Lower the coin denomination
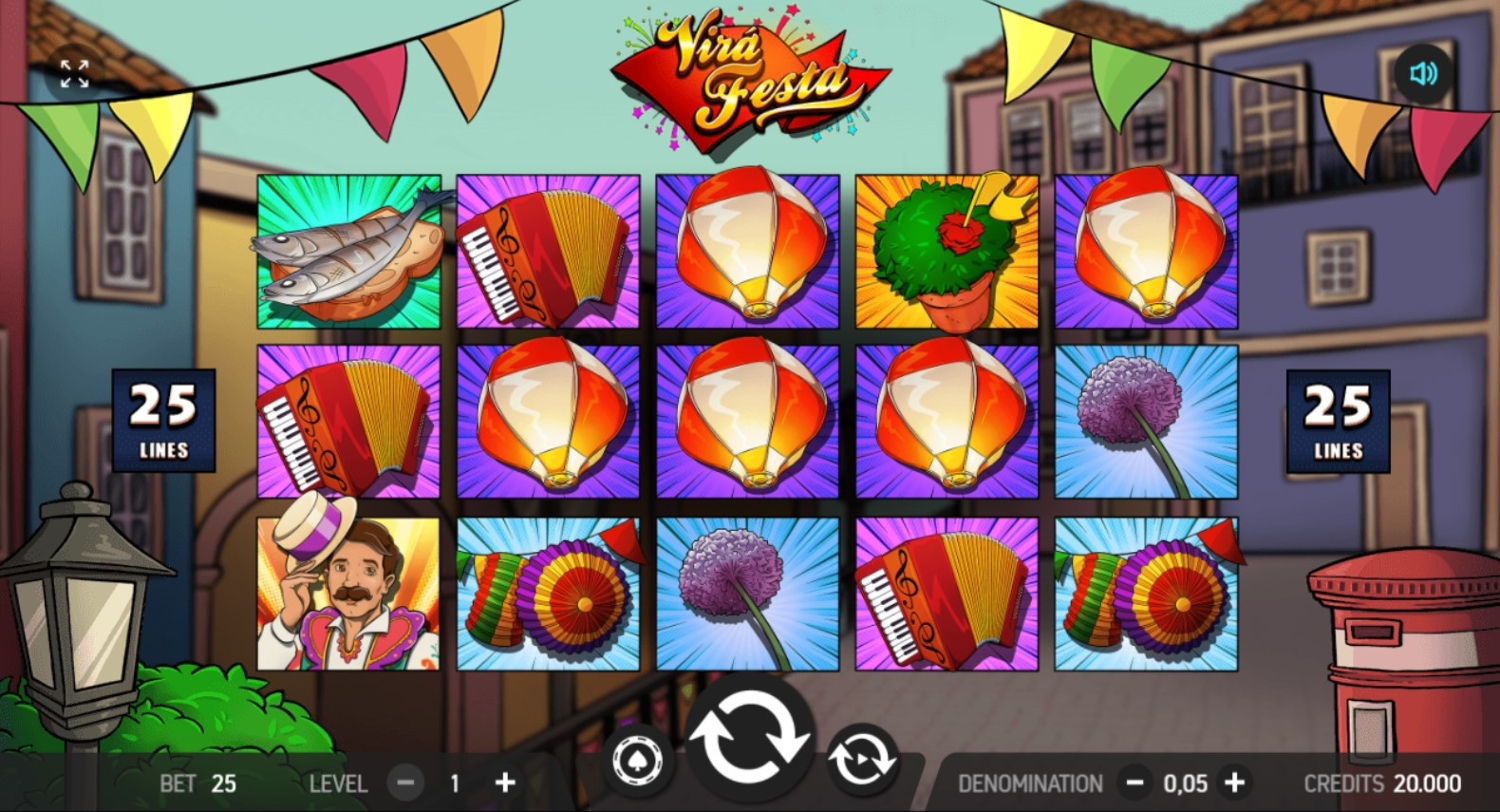Image resolution: width=1500 pixels, height=812 pixels. [1134, 783]
